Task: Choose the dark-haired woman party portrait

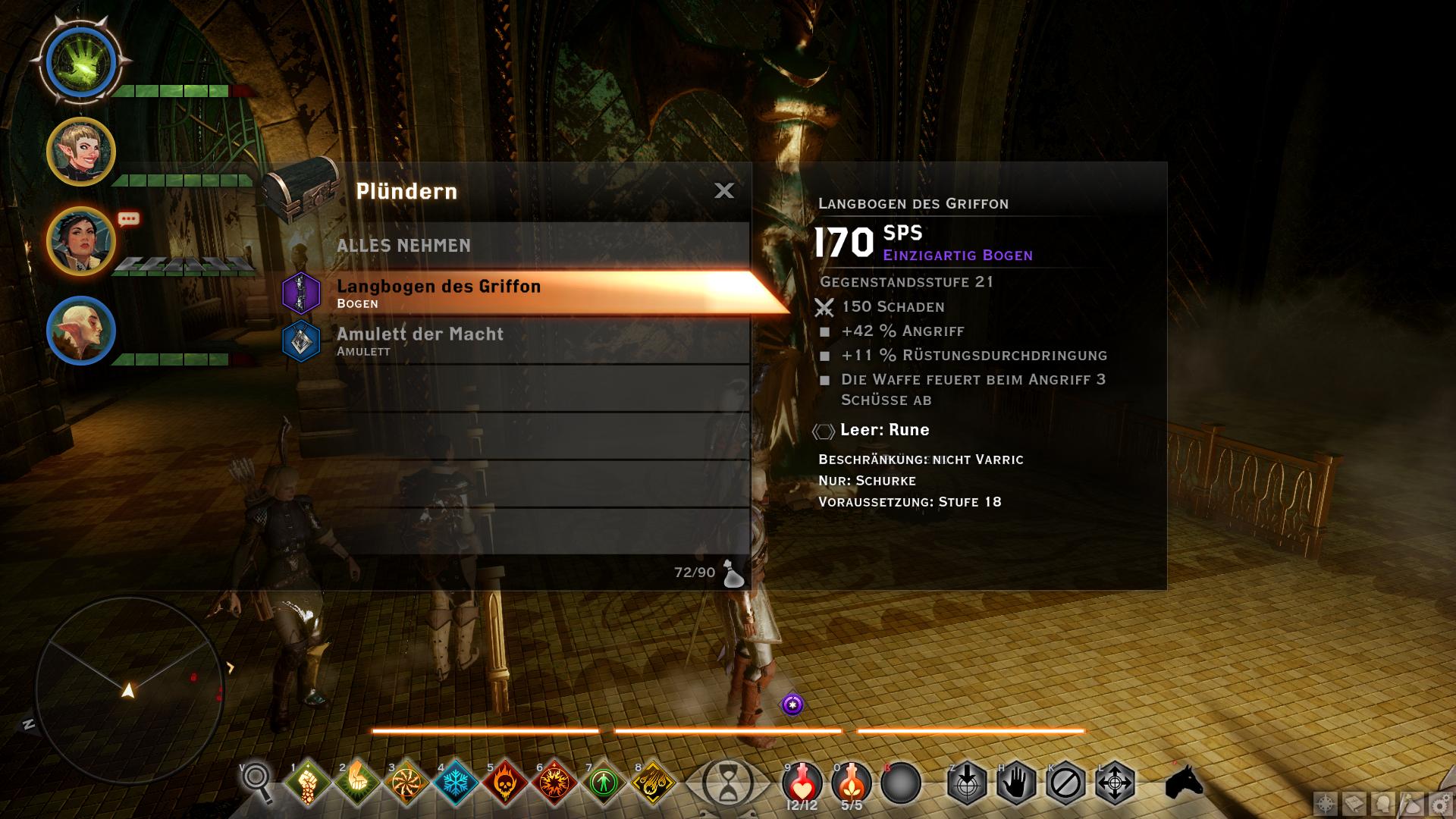Action: [81, 242]
